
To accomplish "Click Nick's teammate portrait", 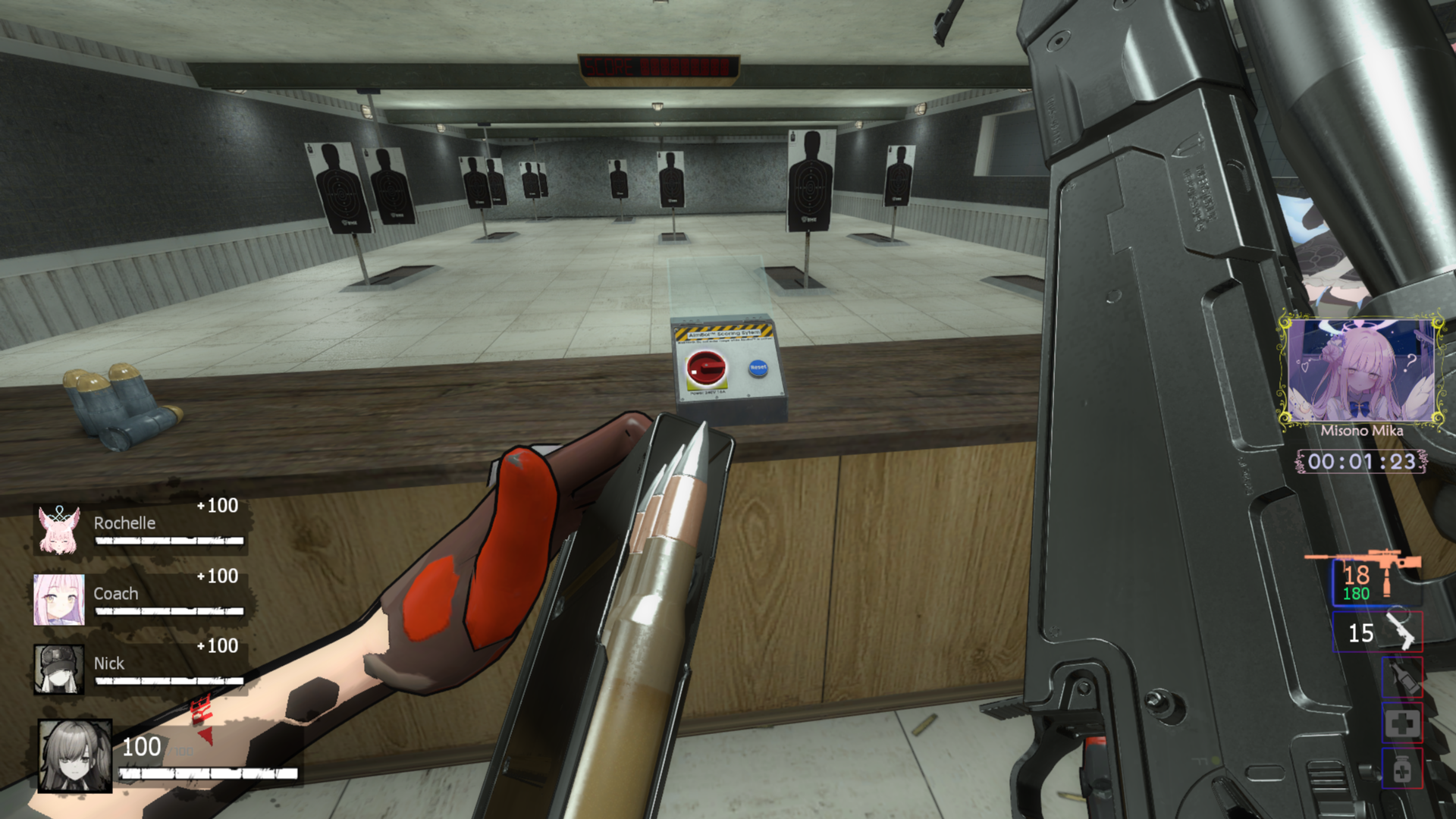I will [x=59, y=669].
